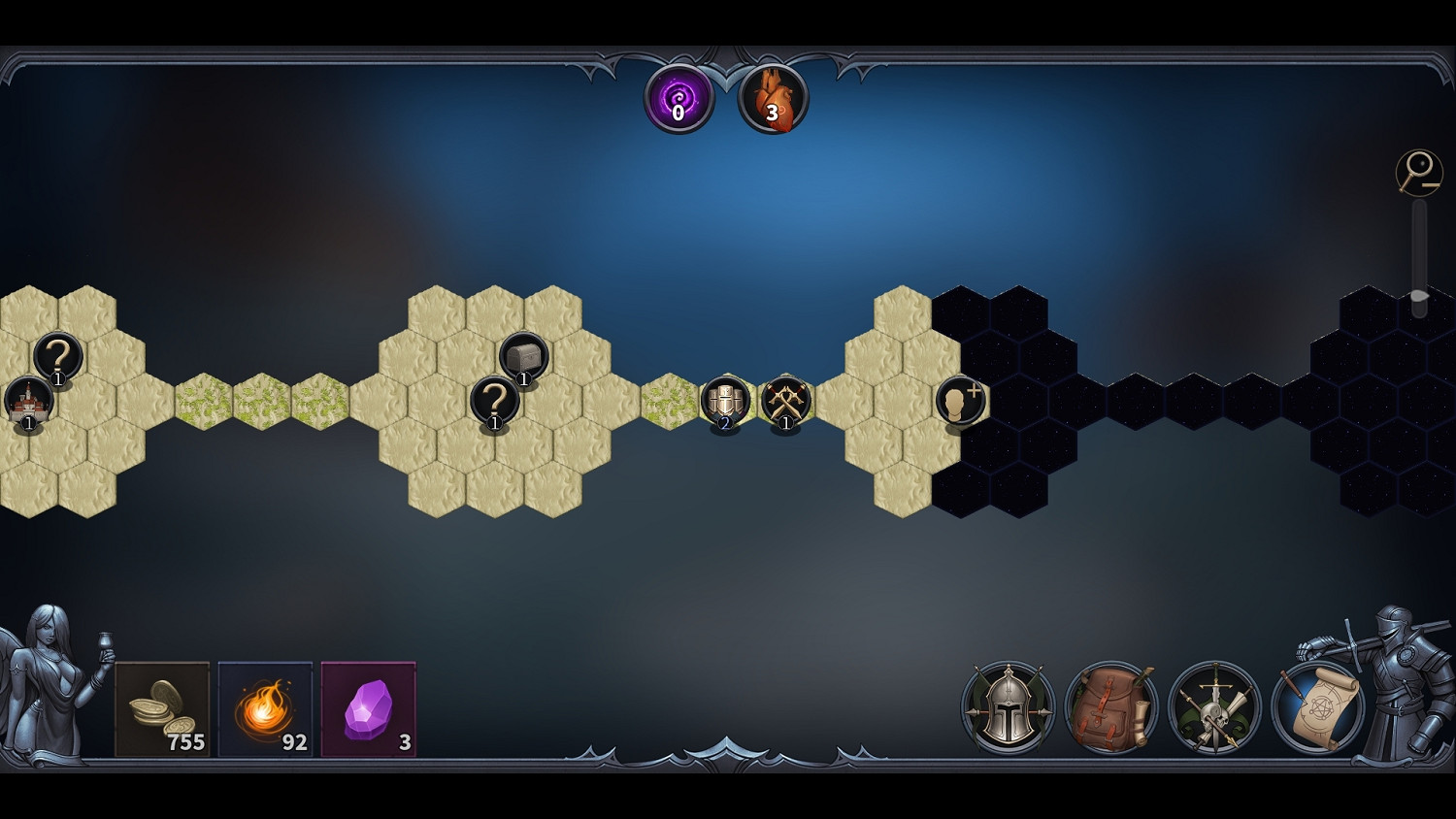The image size is (1456, 819).
Task: Select the fire essence resource showing 92
Action: (x=266, y=707)
